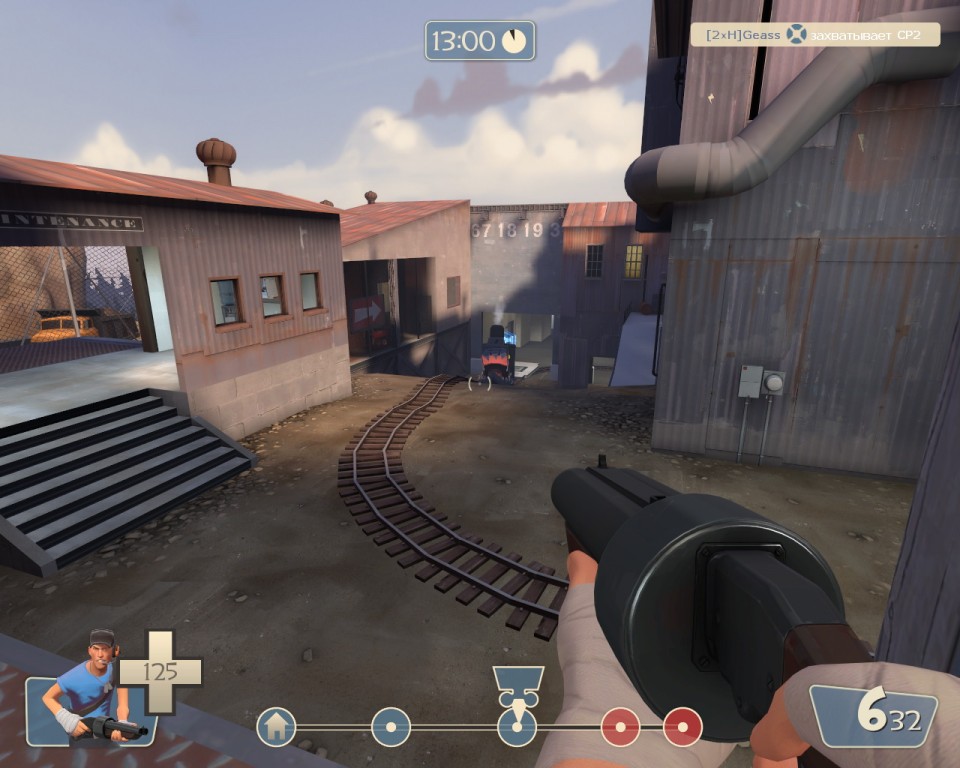Click the blue home base icon
The height and width of the screenshot is (768, 960).
click(276, 727)
